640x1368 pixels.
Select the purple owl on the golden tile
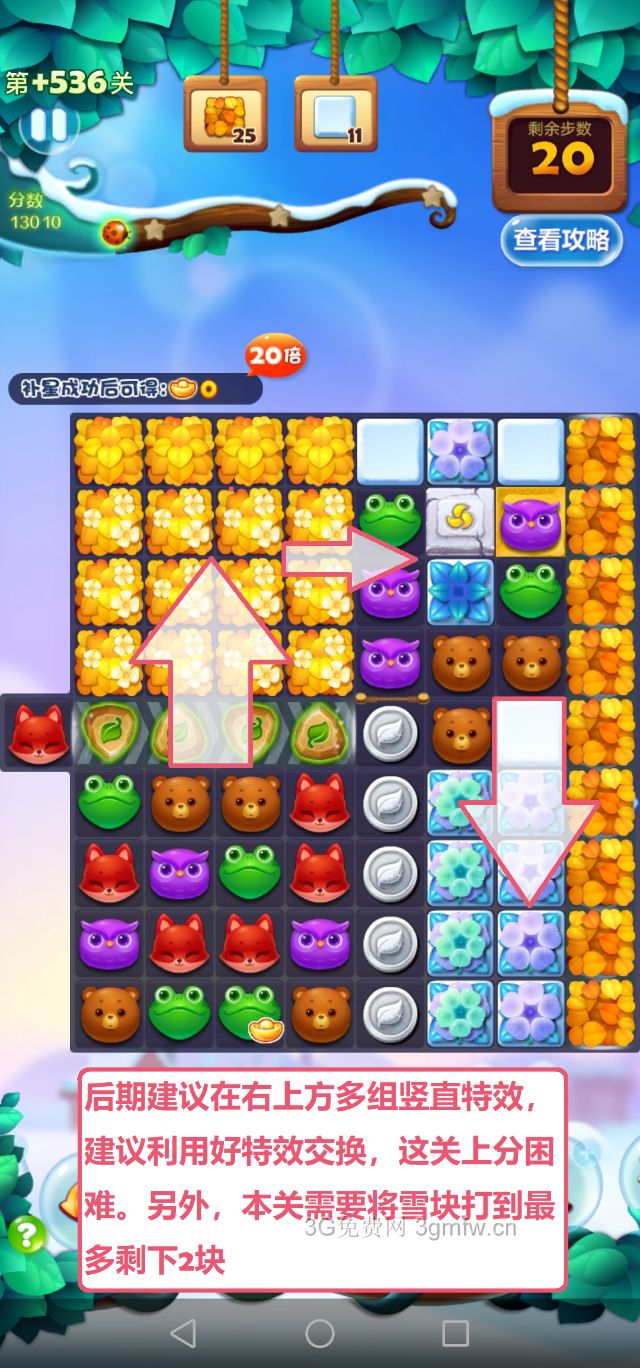[531, 522]
